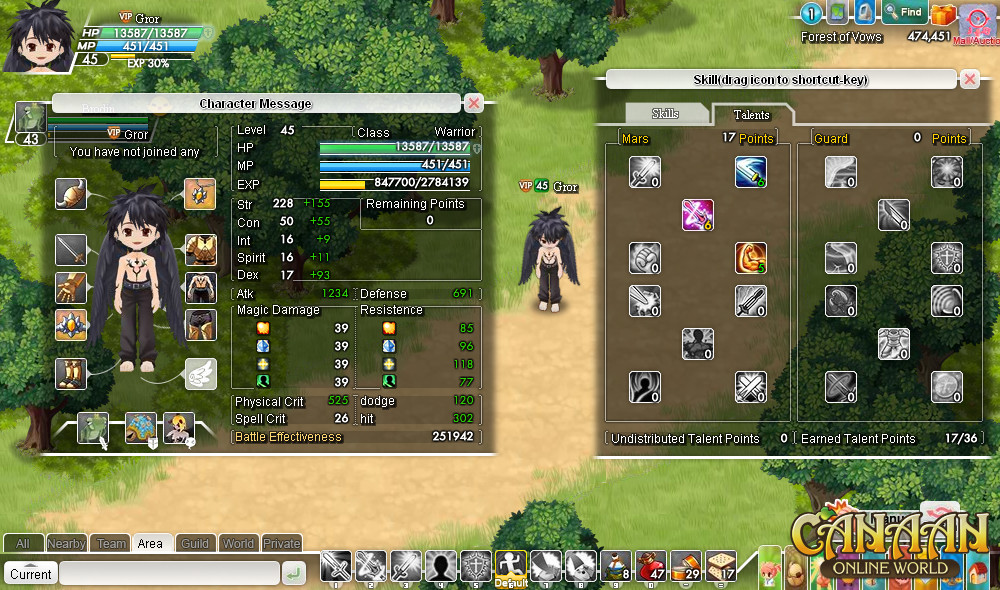Close the Skill window

(x=969, y=79)
